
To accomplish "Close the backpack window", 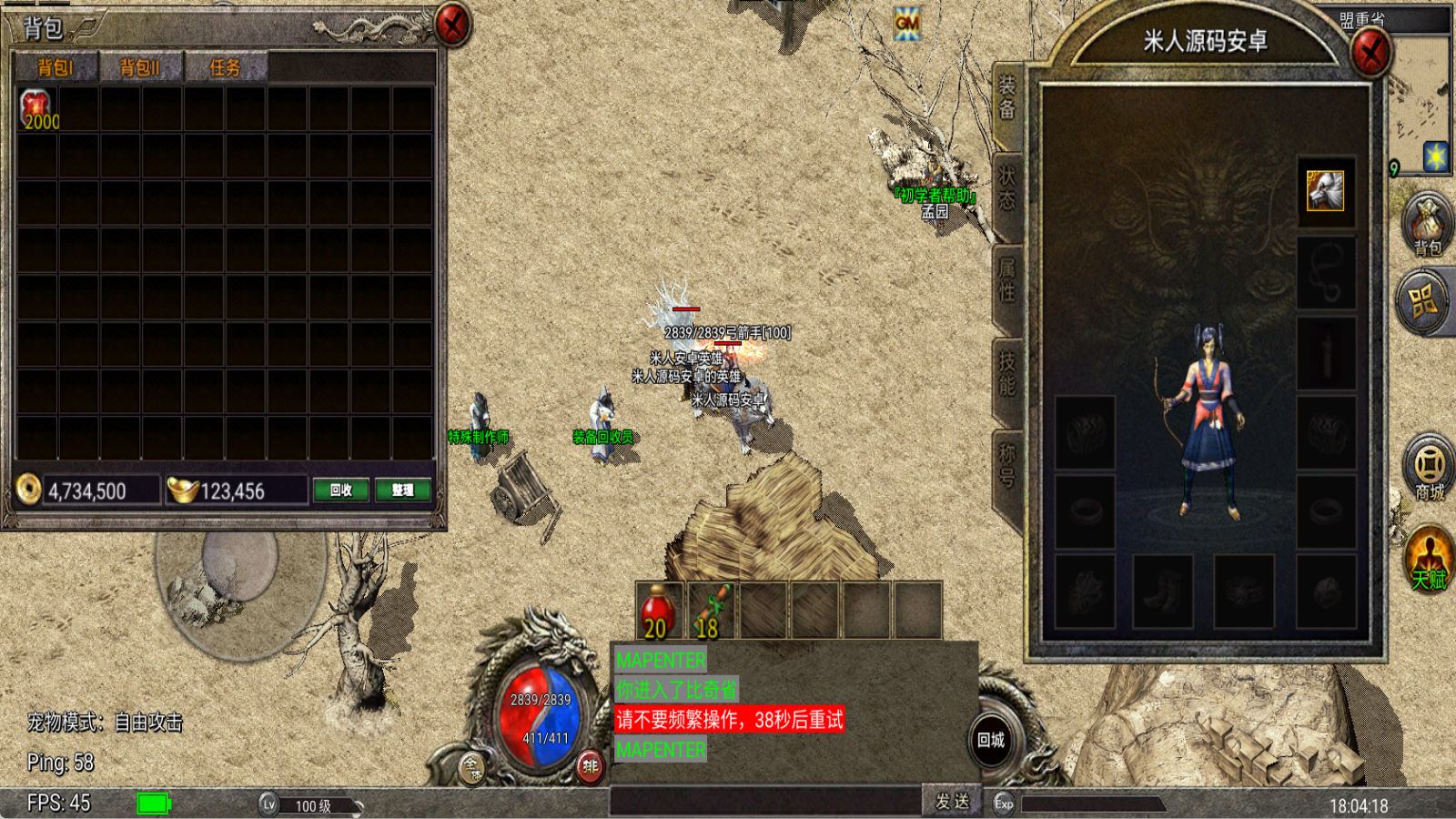I will coord(452,25).
